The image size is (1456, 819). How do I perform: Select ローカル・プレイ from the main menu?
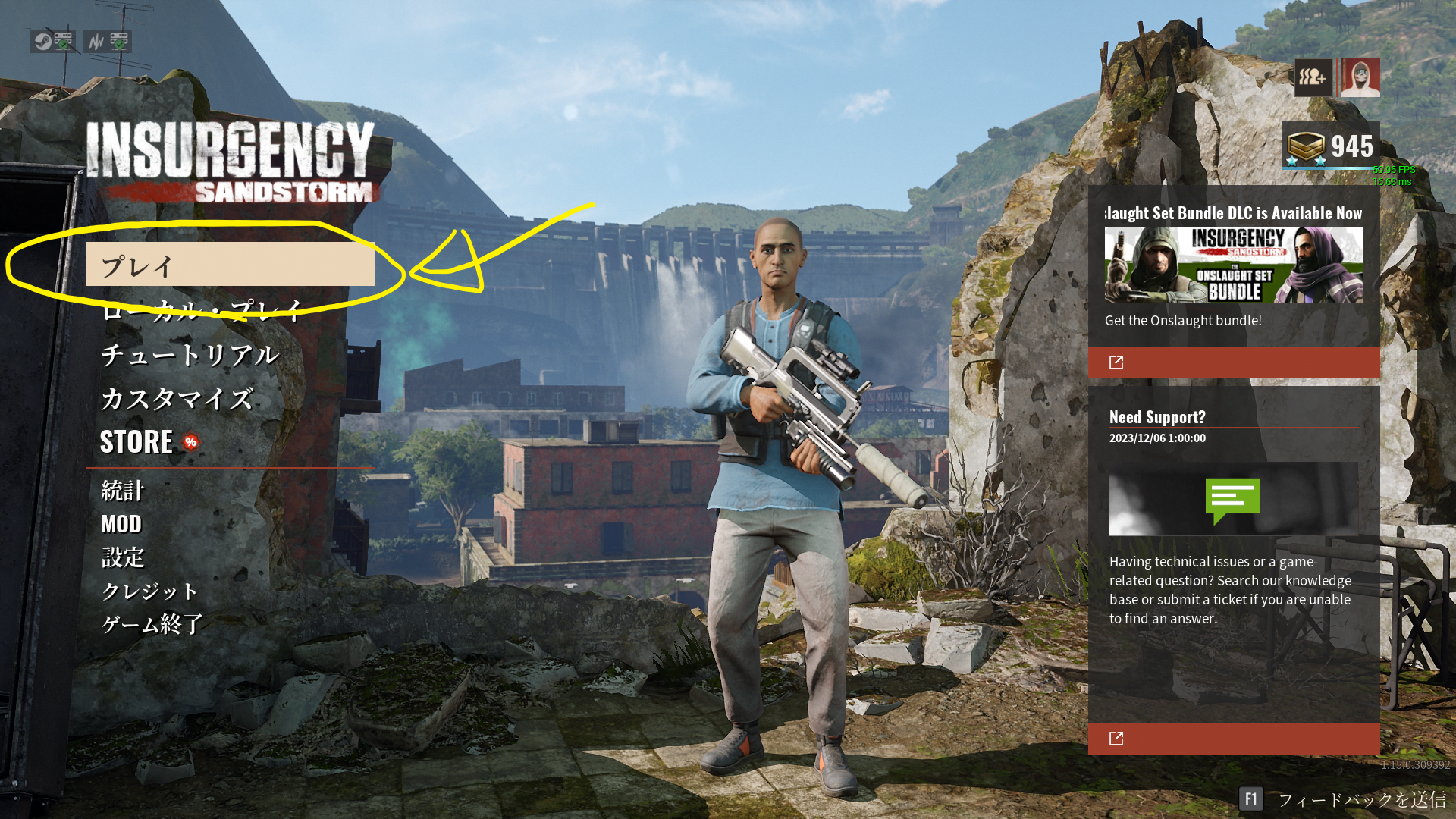[x=201, y=309]
